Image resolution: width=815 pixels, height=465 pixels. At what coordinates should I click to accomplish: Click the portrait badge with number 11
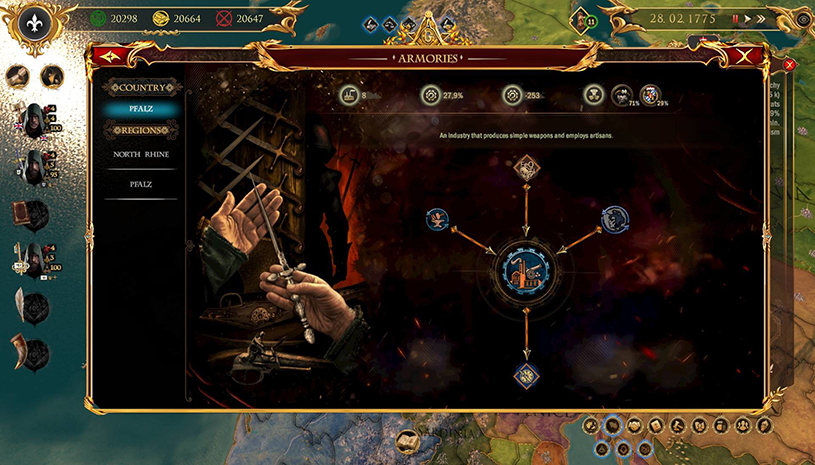(581, 20)
